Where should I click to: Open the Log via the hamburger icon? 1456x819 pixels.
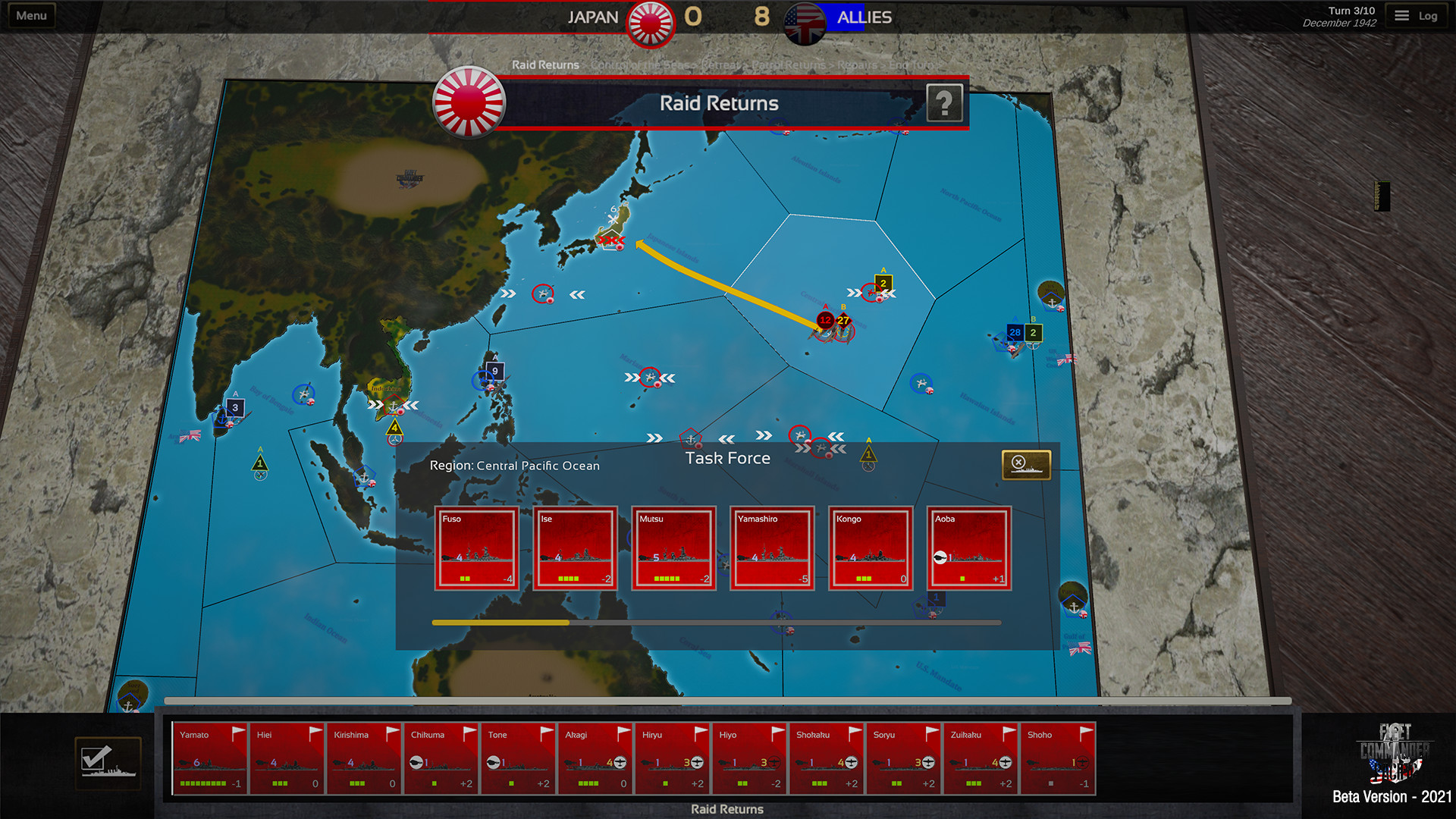point(1401,14)
